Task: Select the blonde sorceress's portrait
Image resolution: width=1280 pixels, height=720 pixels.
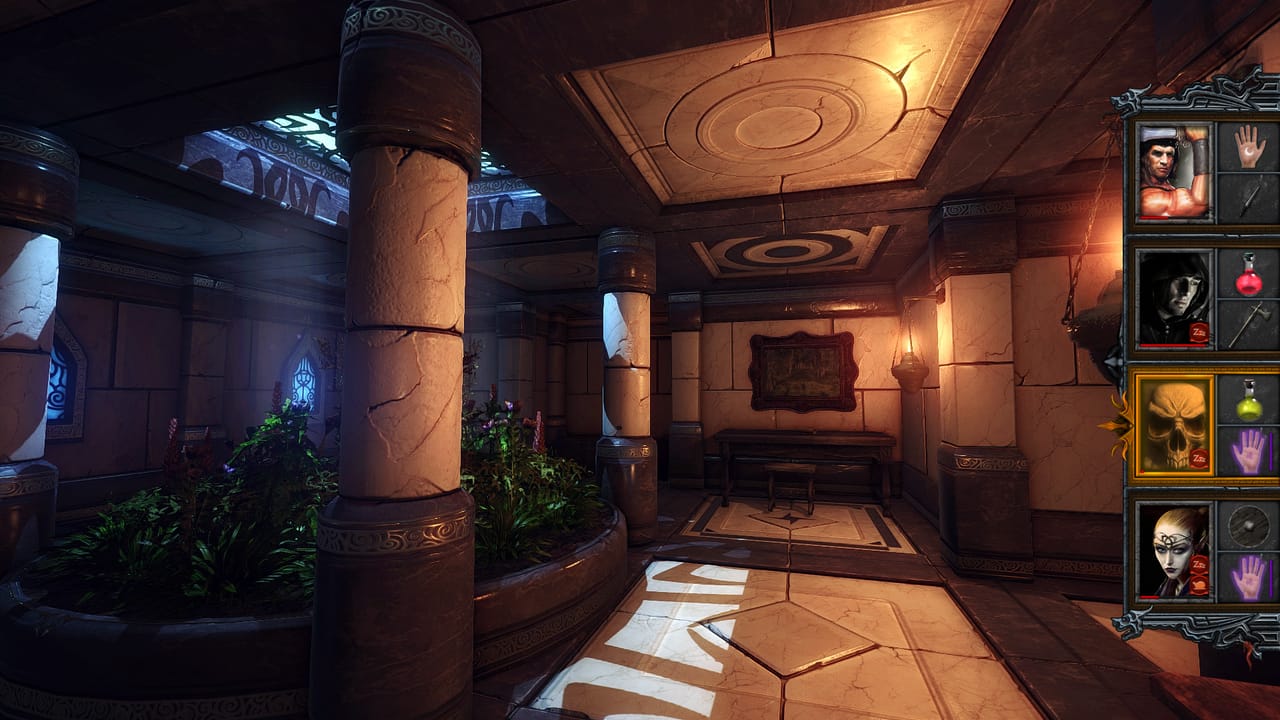Action: coord(1173,551)
